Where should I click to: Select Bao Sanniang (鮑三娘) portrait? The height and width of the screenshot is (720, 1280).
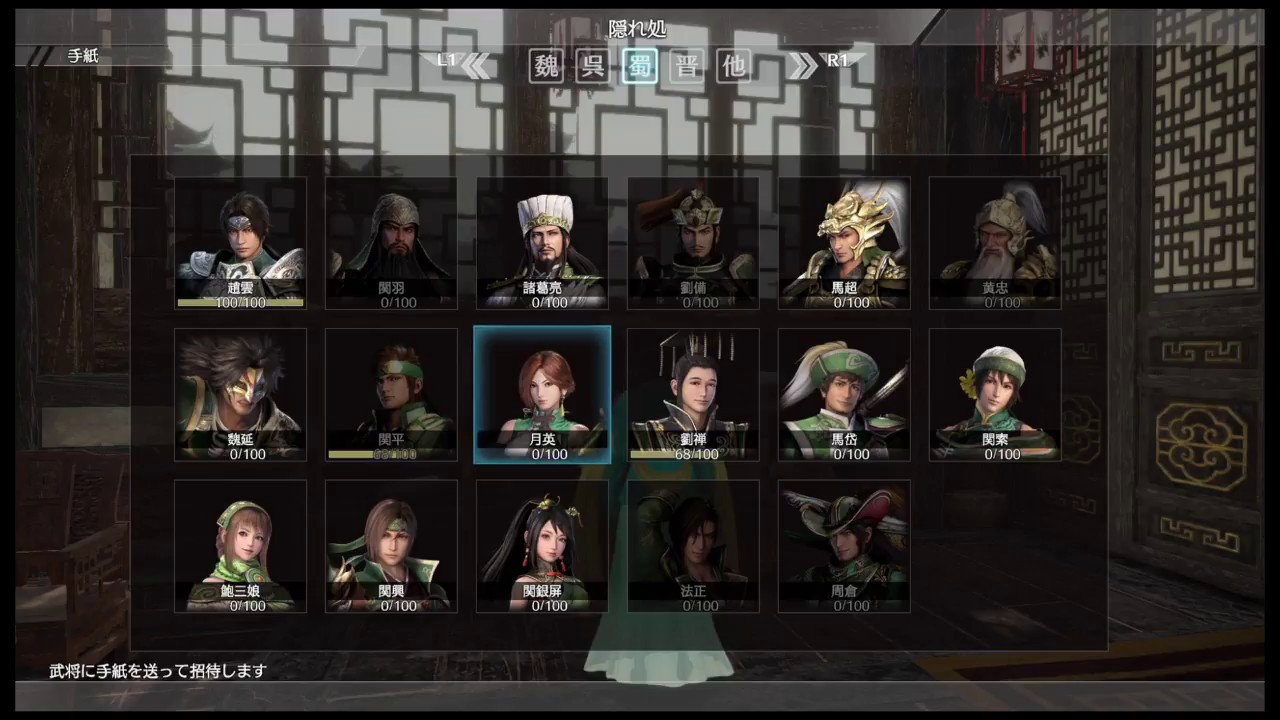point(240,545)
